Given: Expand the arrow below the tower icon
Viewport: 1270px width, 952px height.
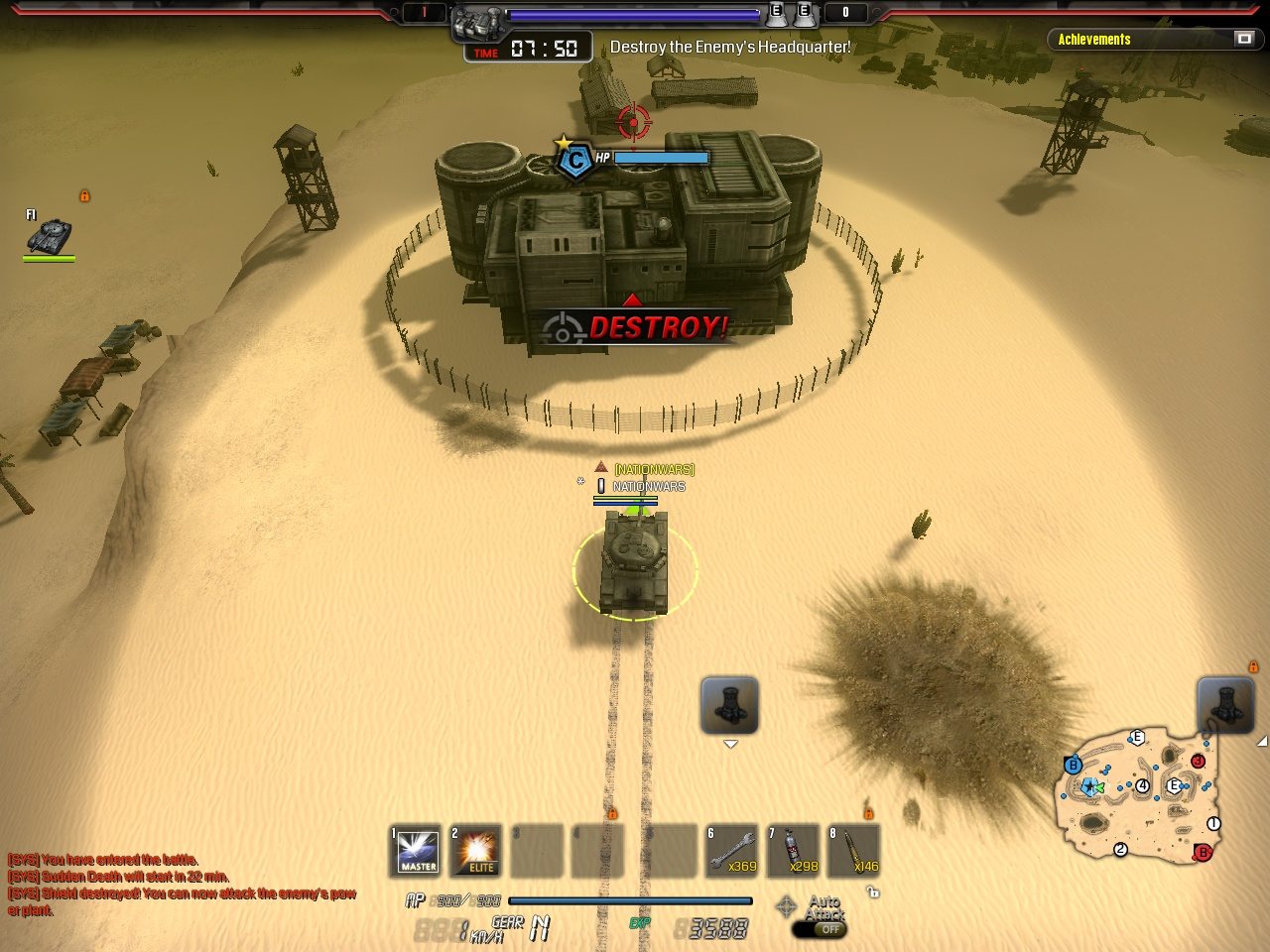Looking at the screenshot, I should [730, 745].
